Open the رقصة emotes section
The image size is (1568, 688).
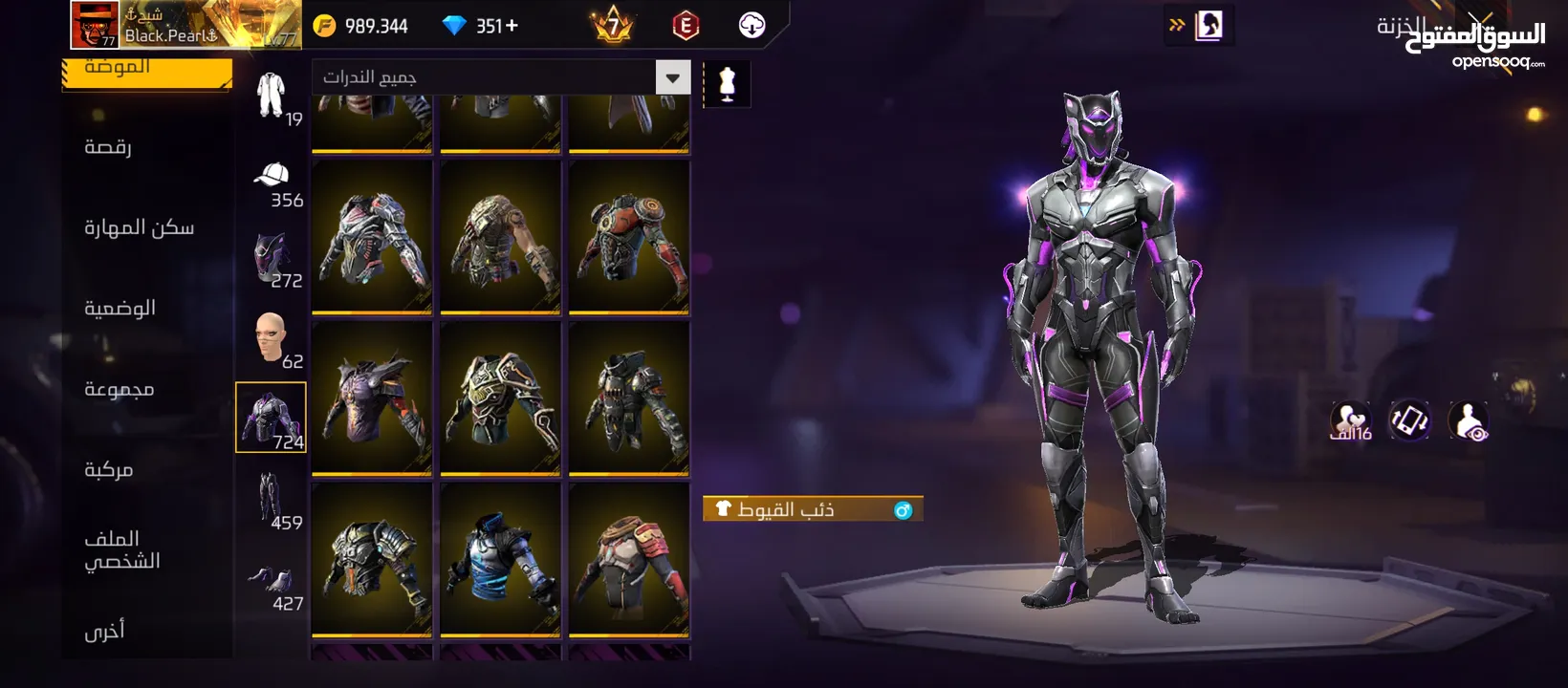108,147
